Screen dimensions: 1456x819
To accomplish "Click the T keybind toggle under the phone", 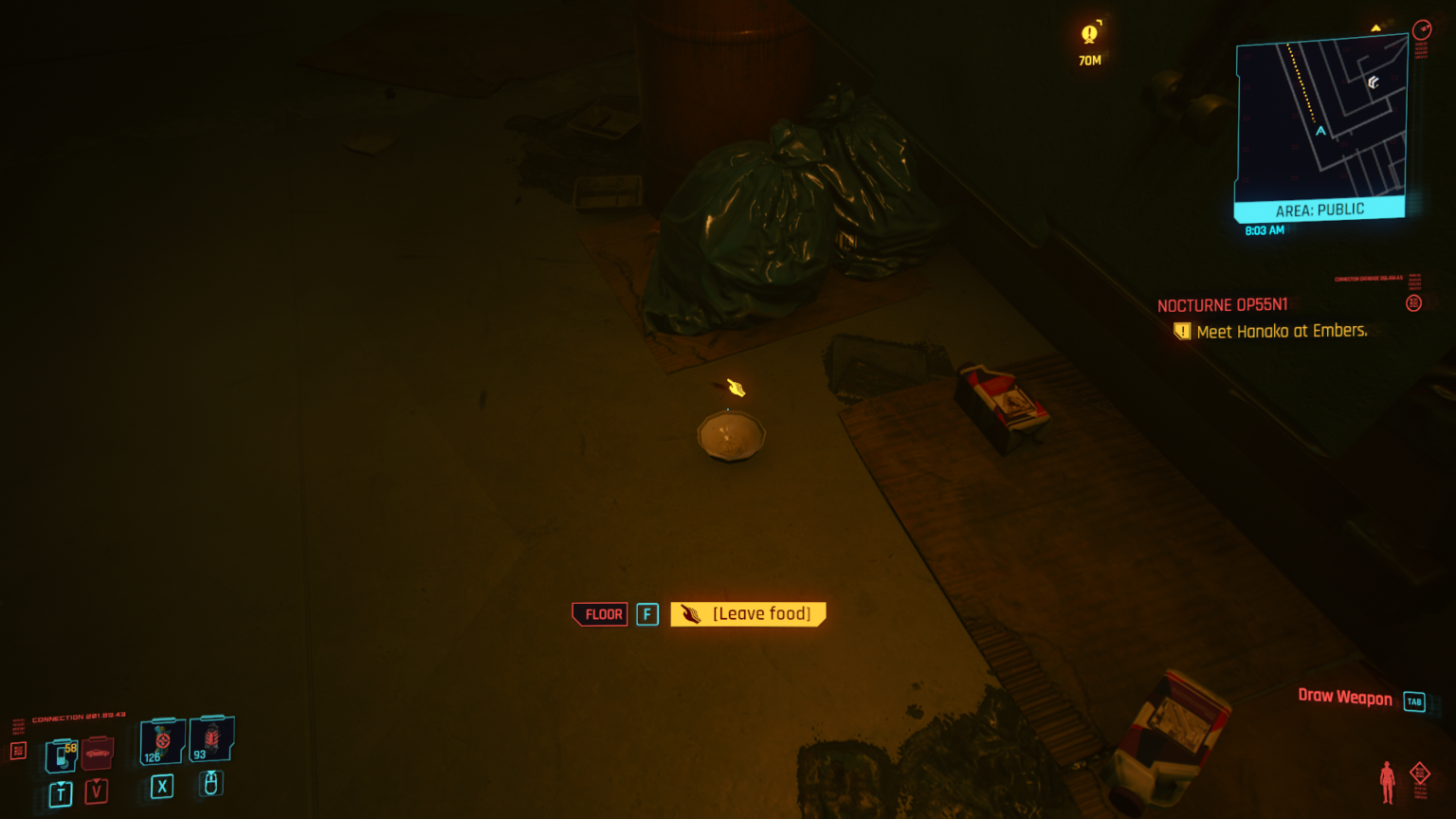I will click(60, 792).
